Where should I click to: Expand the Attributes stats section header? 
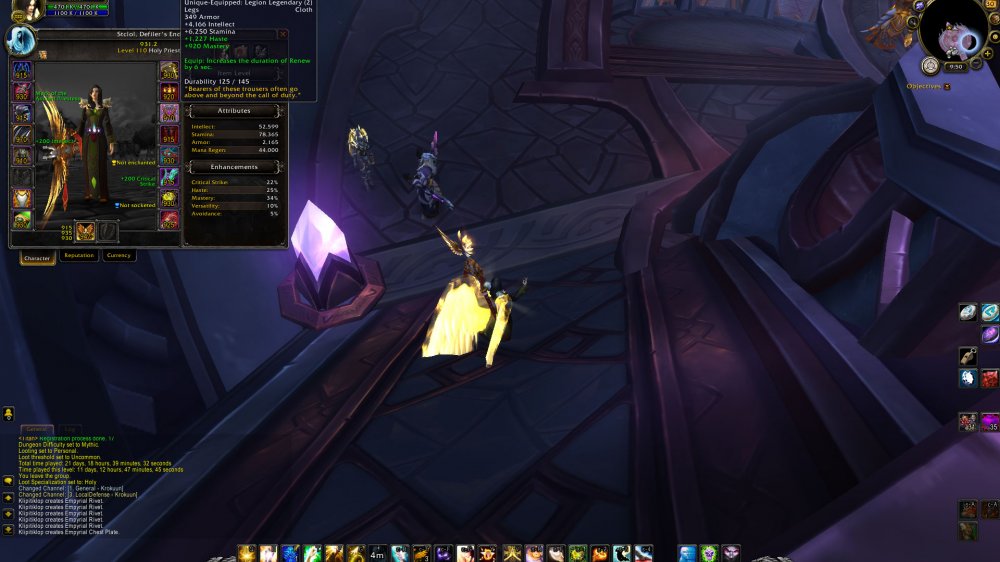234,111
